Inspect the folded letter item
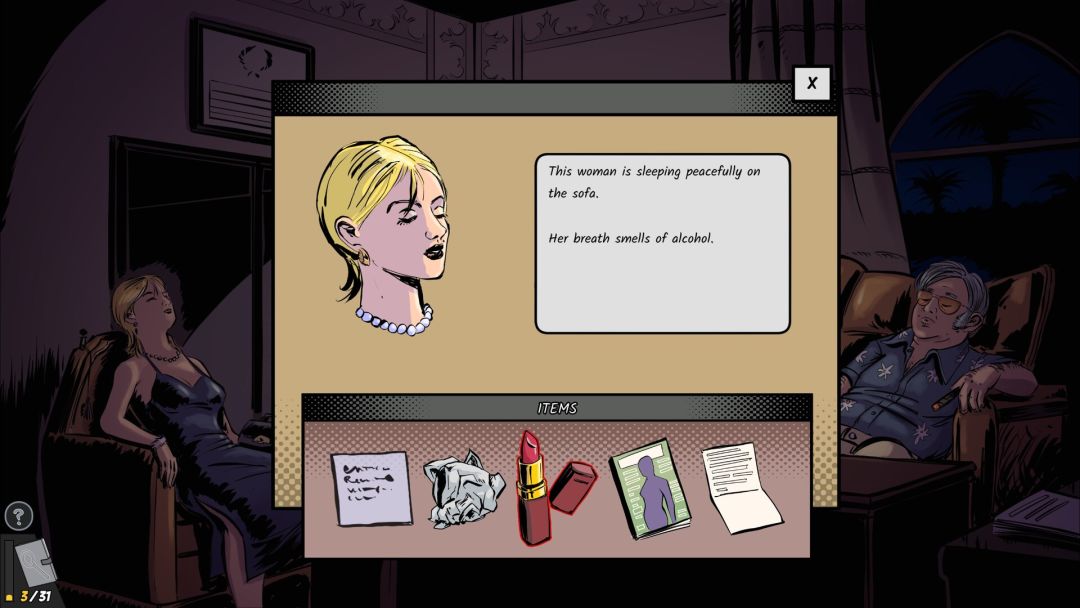The width and height of the screenshot is (1080, 608). (x=742, y=488)
